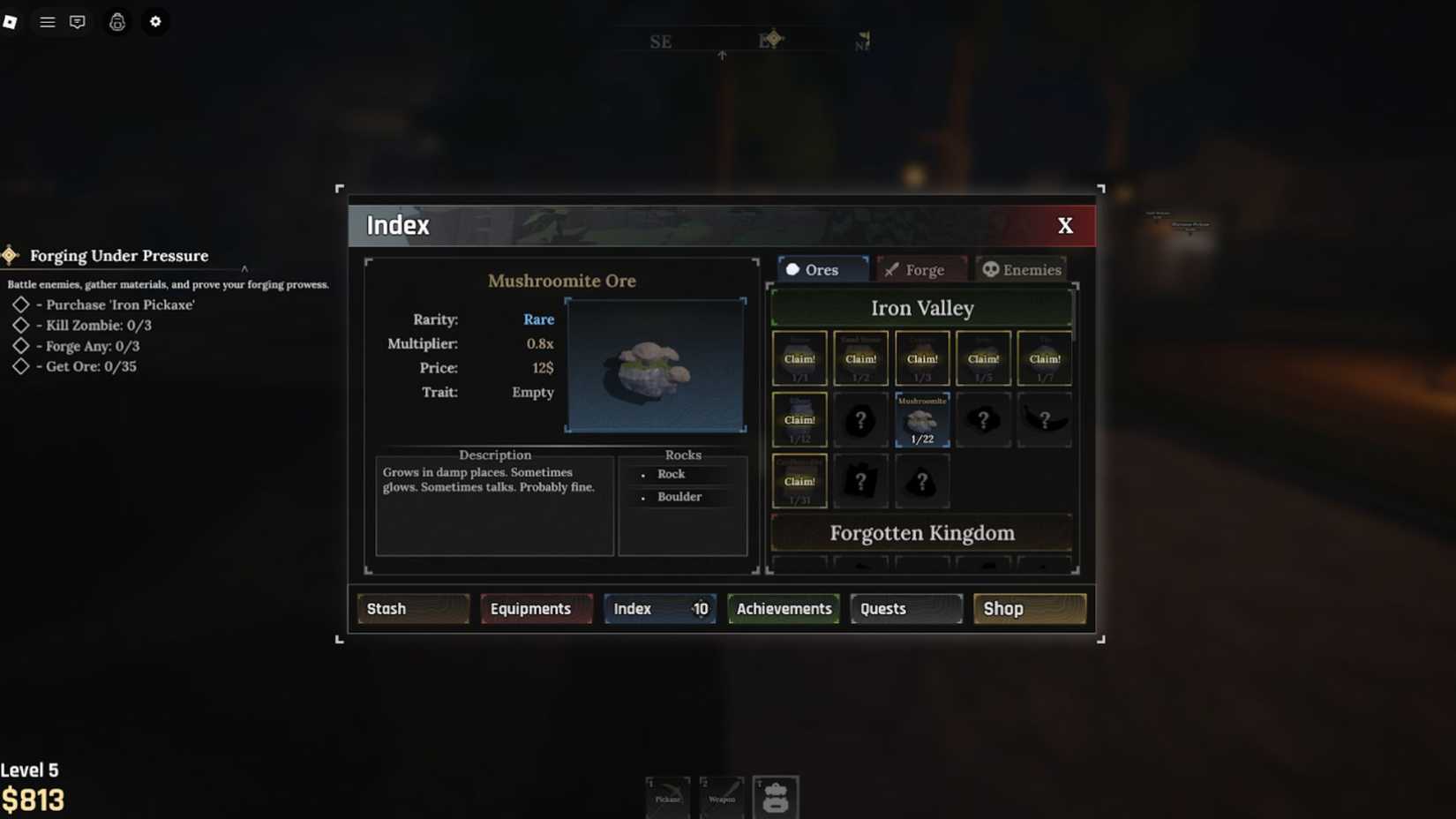Claim the first 1/1 ore reward
Screen dimensions: 1456x819
(x=799, y=358)
